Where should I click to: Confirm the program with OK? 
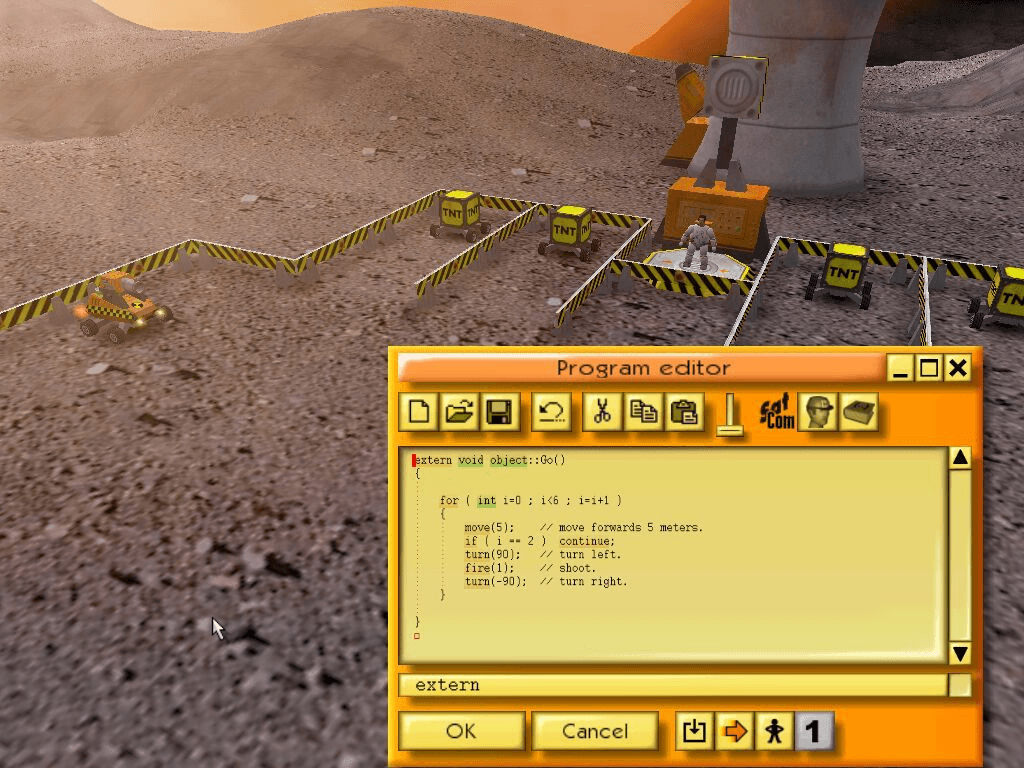(461, 731)
